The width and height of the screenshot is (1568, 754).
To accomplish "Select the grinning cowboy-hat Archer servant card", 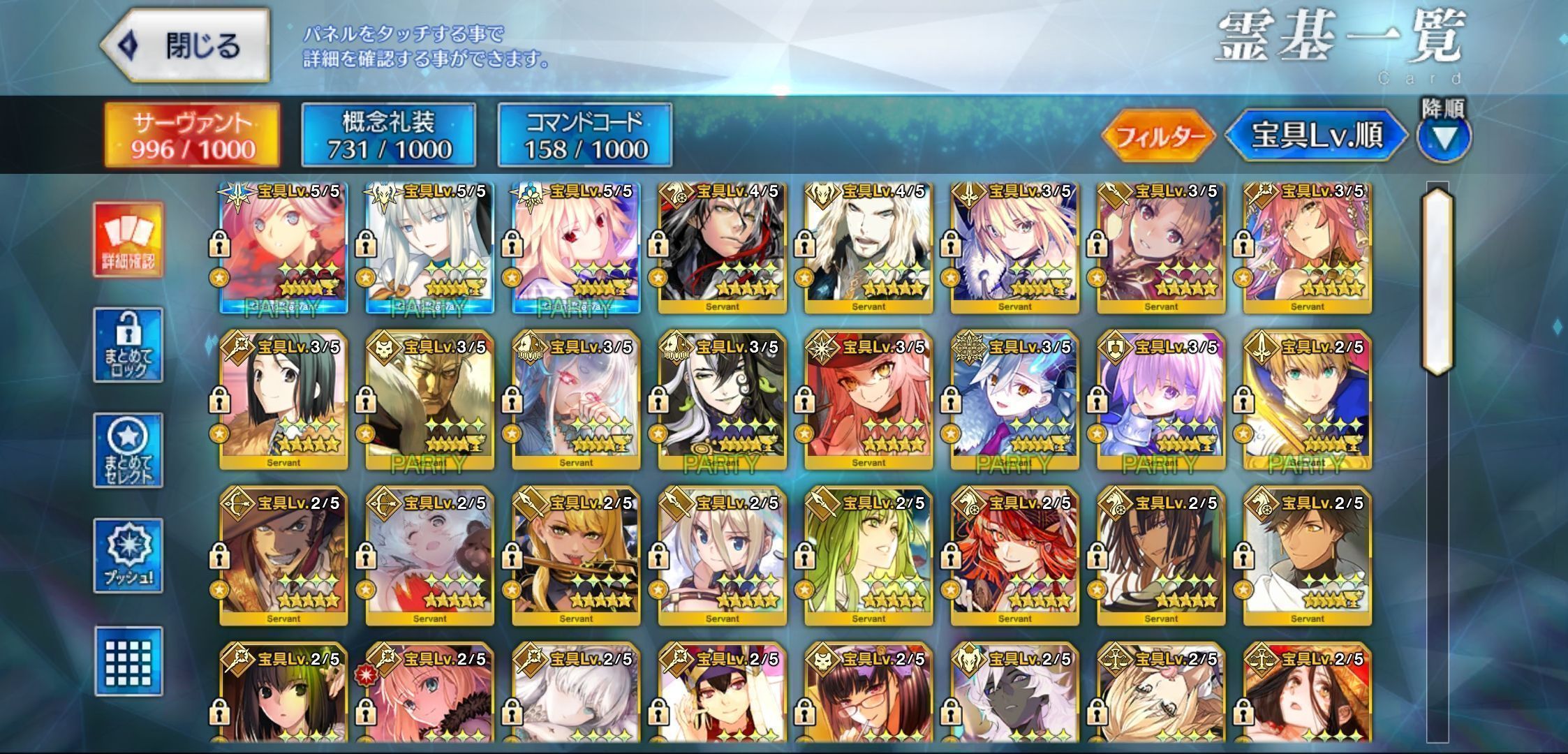I will [x=283, y=556].
